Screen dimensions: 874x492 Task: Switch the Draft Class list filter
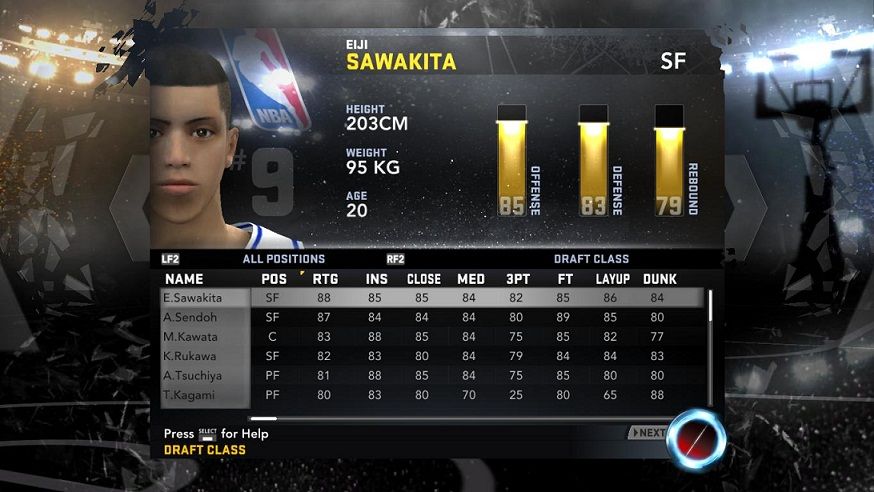[x=591, y=259]
